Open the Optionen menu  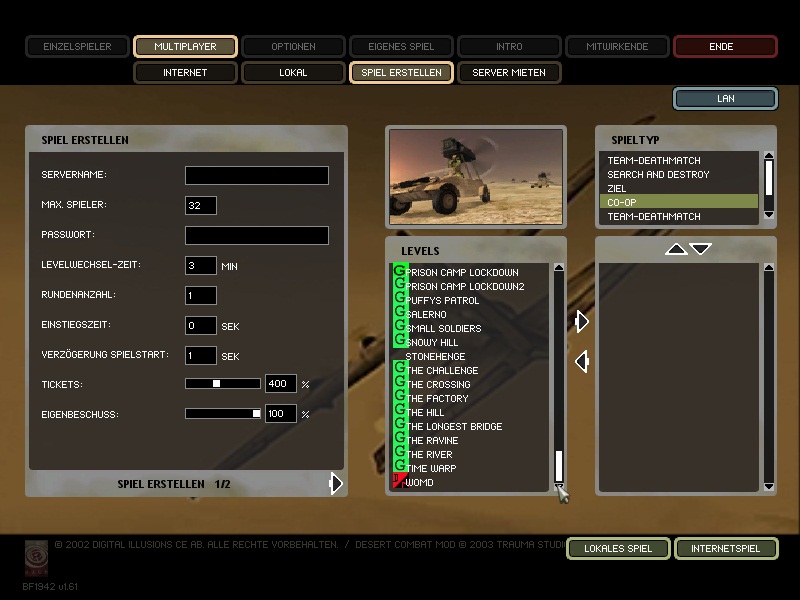click(293, 46)
